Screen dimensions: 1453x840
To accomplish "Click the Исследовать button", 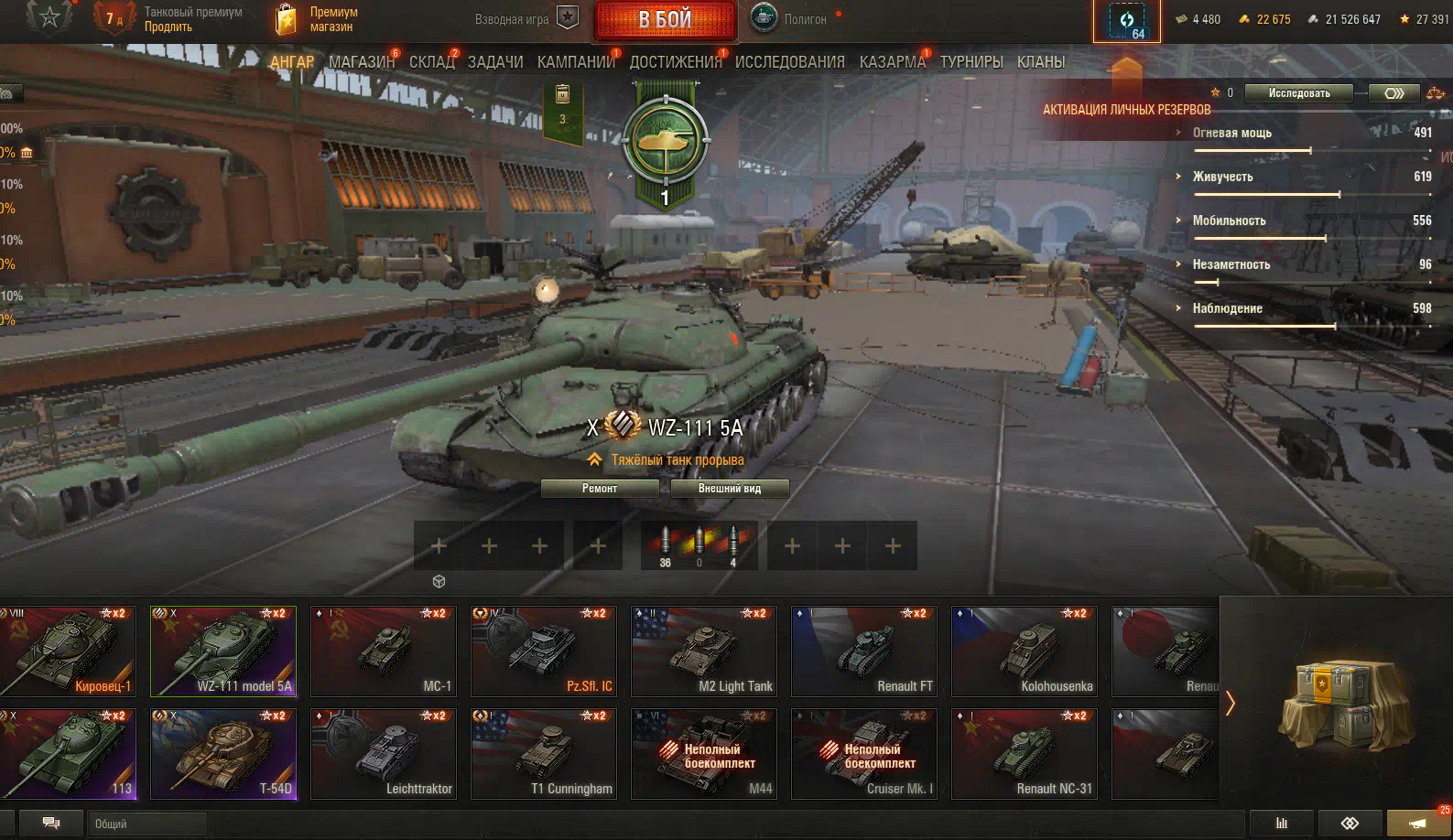I will (1298, 93).
